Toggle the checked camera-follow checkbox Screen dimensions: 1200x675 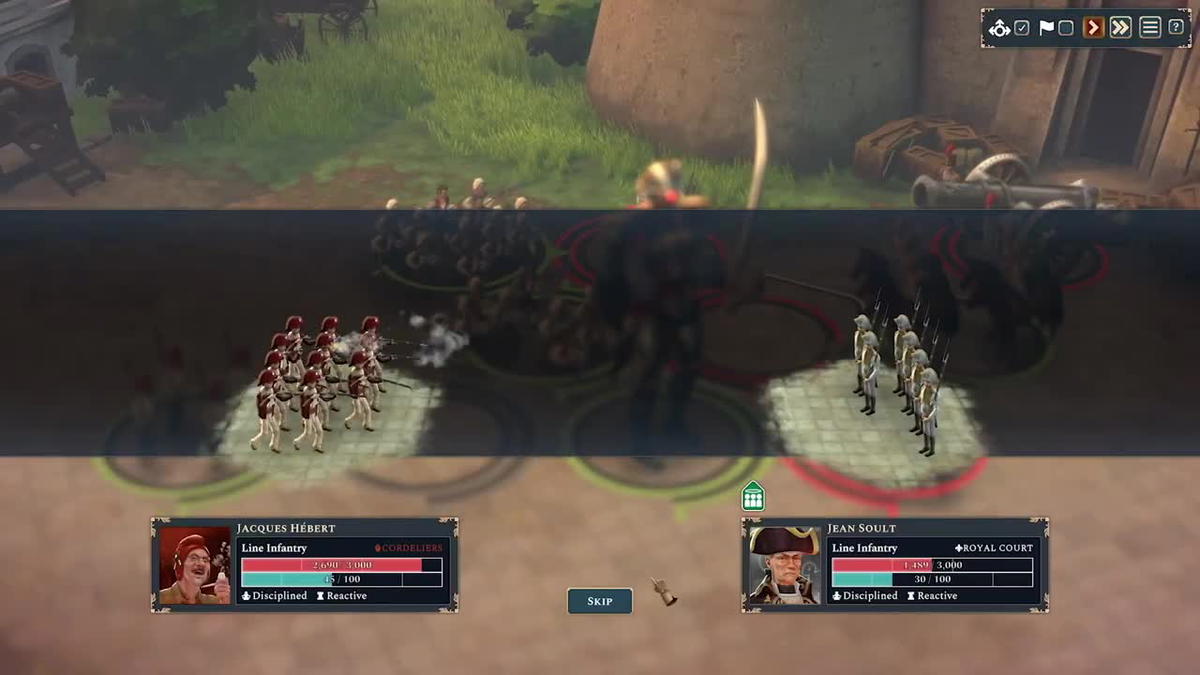coord(1021,28)
